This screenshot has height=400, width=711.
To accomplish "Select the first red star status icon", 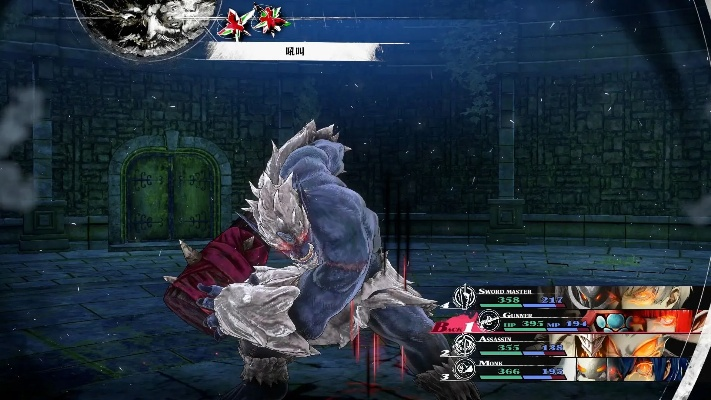I will pos(238,21).
